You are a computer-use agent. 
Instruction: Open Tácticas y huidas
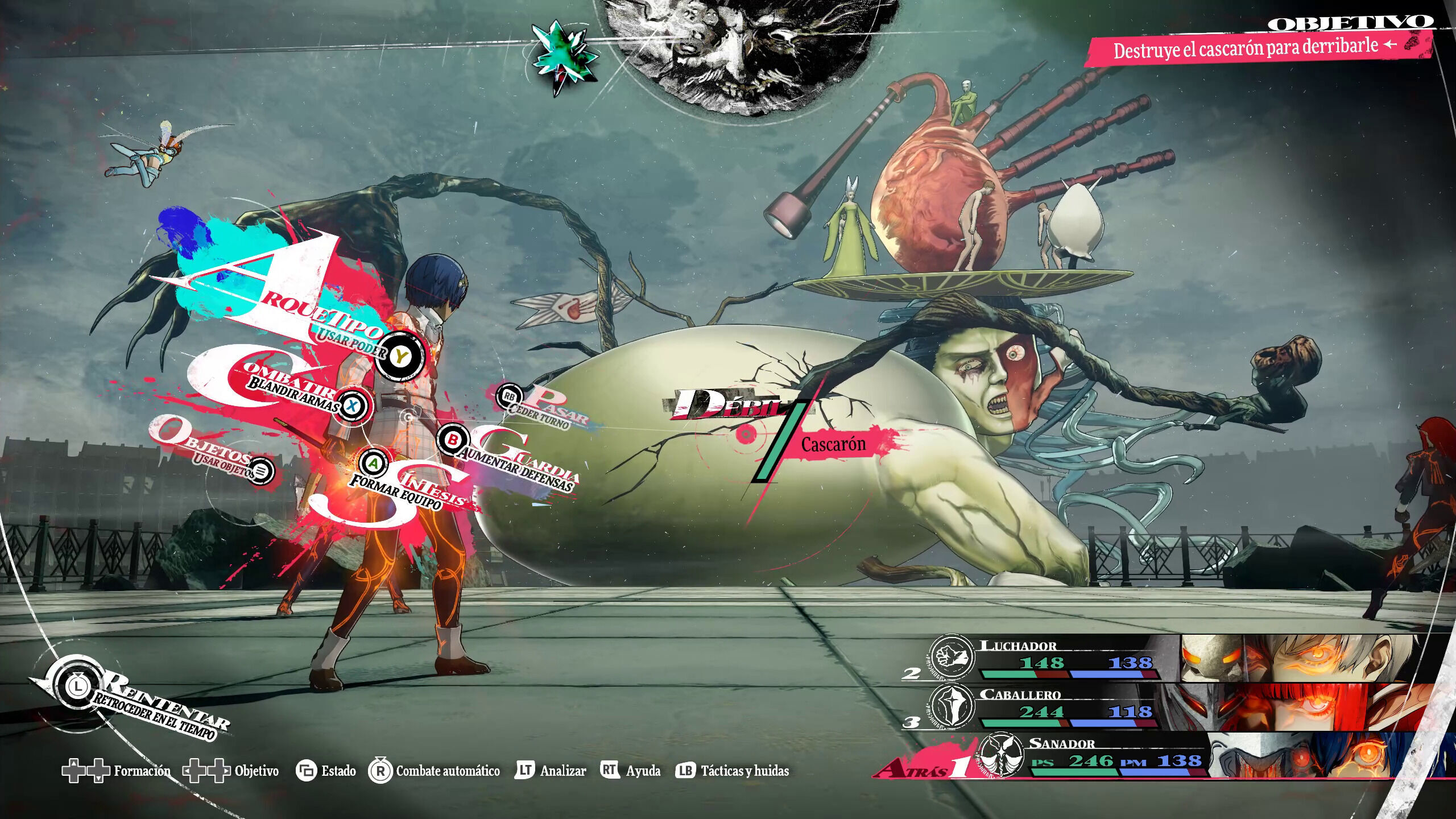pos(733,771)
